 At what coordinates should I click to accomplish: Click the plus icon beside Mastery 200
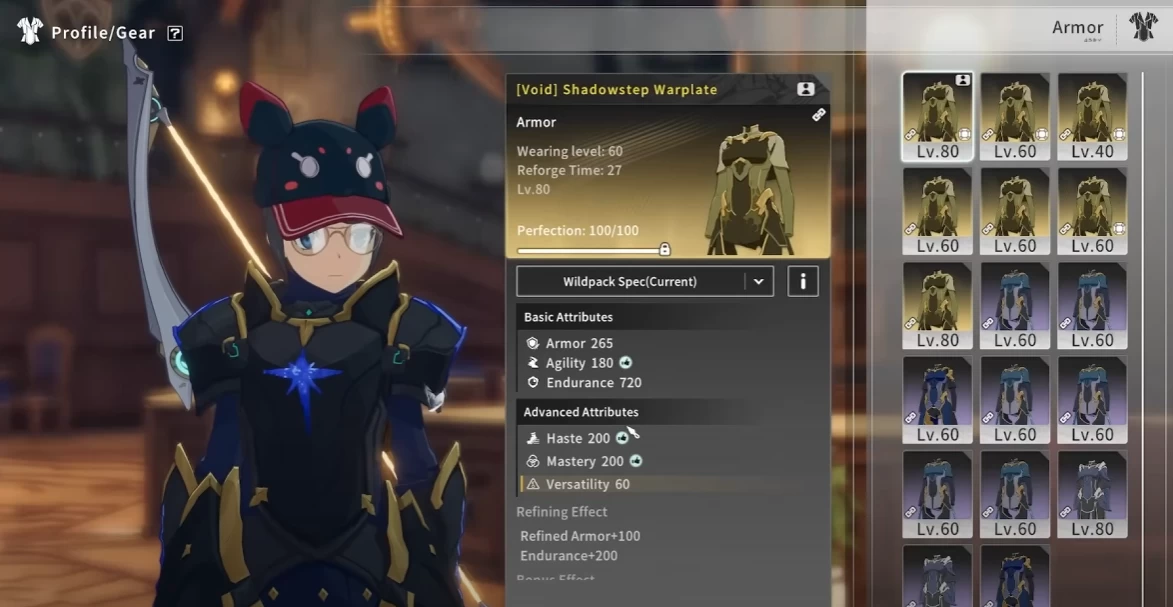(636, 461)
